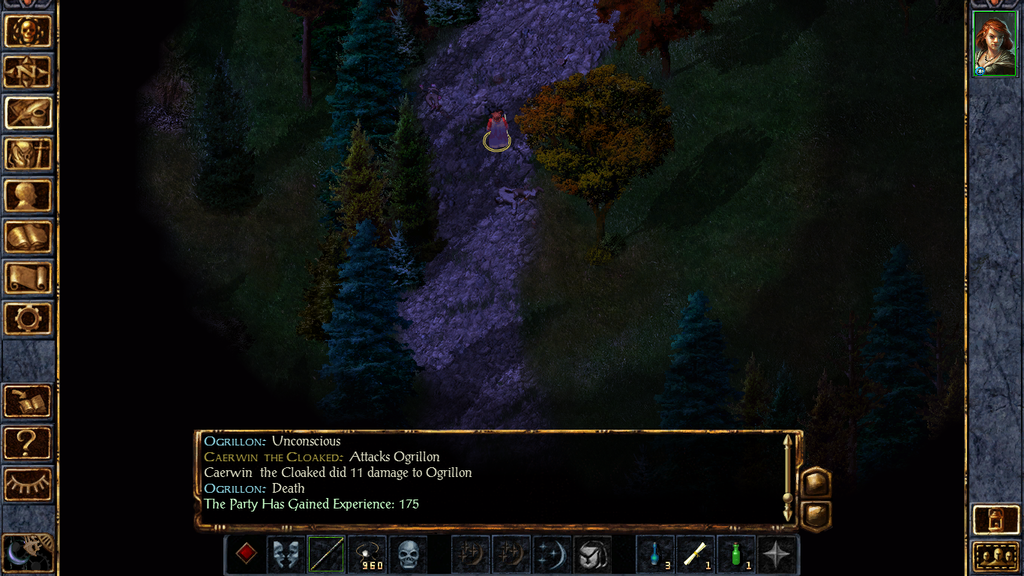Show the character record sheet
The image size is (1024, 576).
click(x=28, y=195)
